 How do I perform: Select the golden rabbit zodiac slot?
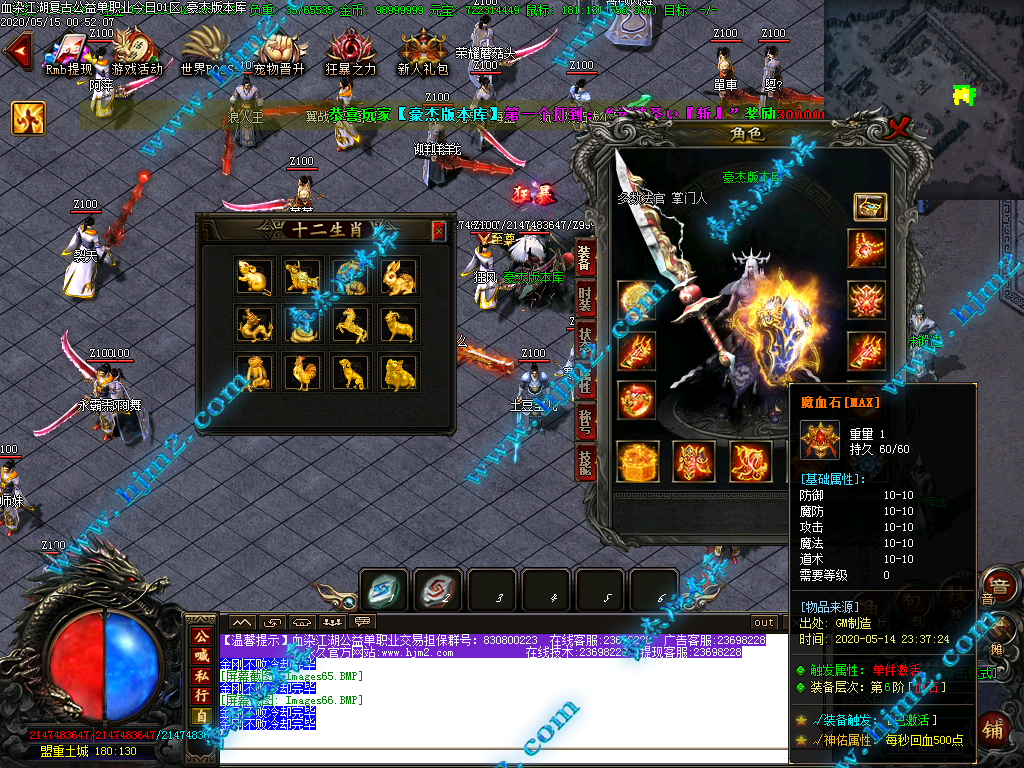pyautogui.click(x=399, y=276)
